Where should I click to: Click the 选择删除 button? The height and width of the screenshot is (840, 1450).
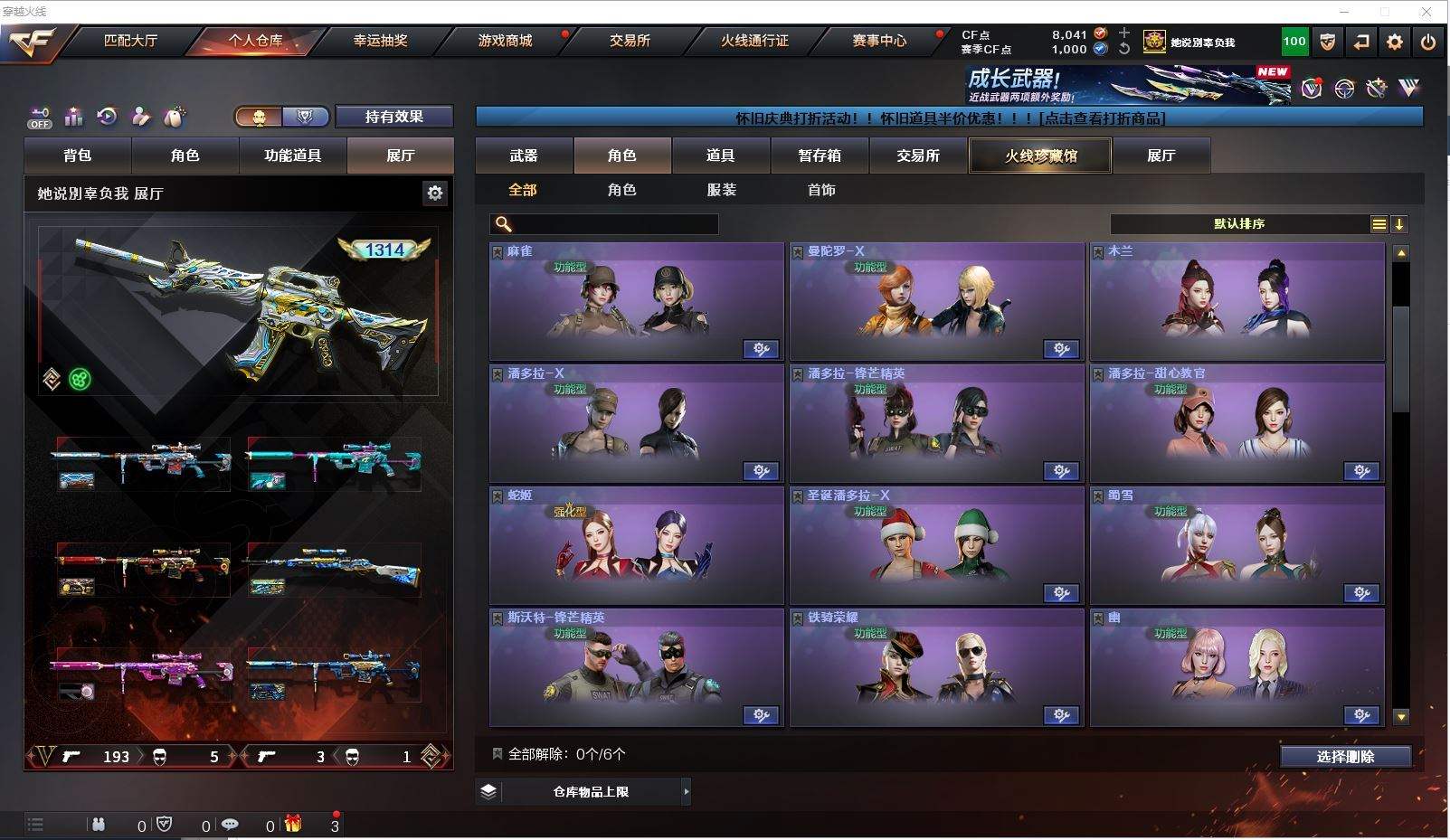coord(1345,757)
